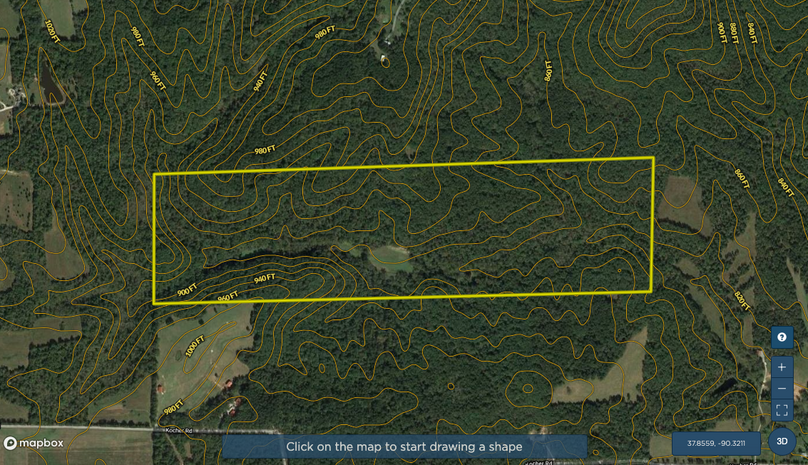
Task: Toggle fullscreen map view
Action: click(782, 410)
